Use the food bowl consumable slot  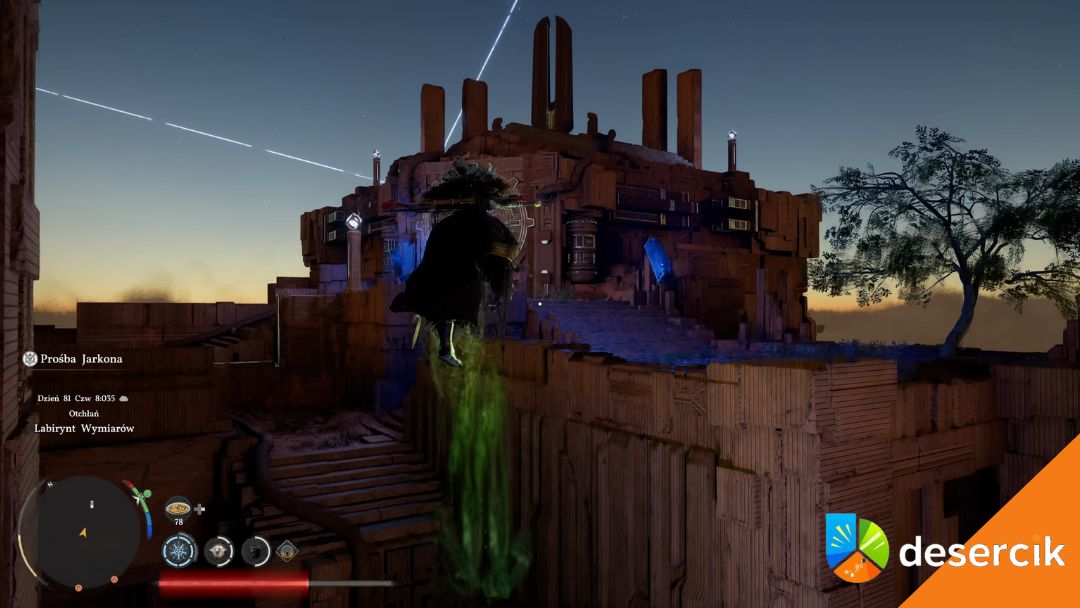click(x=178, y=507)
